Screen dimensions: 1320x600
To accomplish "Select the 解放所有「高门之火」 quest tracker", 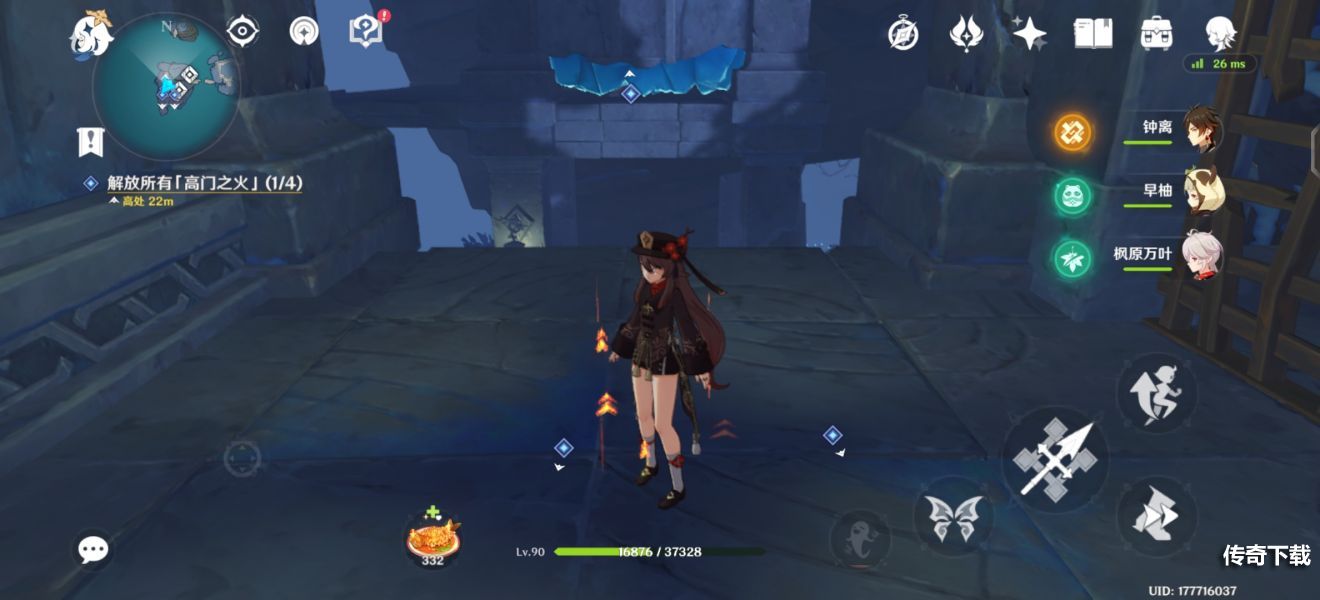I will click(204, 183).
